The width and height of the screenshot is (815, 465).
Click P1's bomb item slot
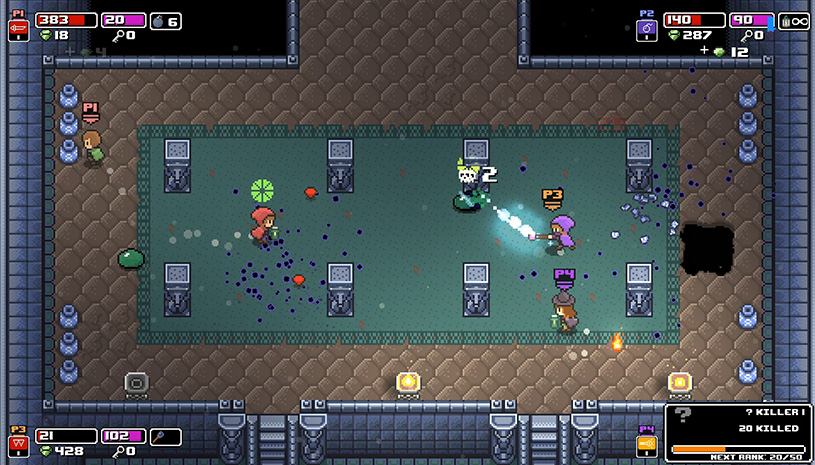[x=166, y=20]
